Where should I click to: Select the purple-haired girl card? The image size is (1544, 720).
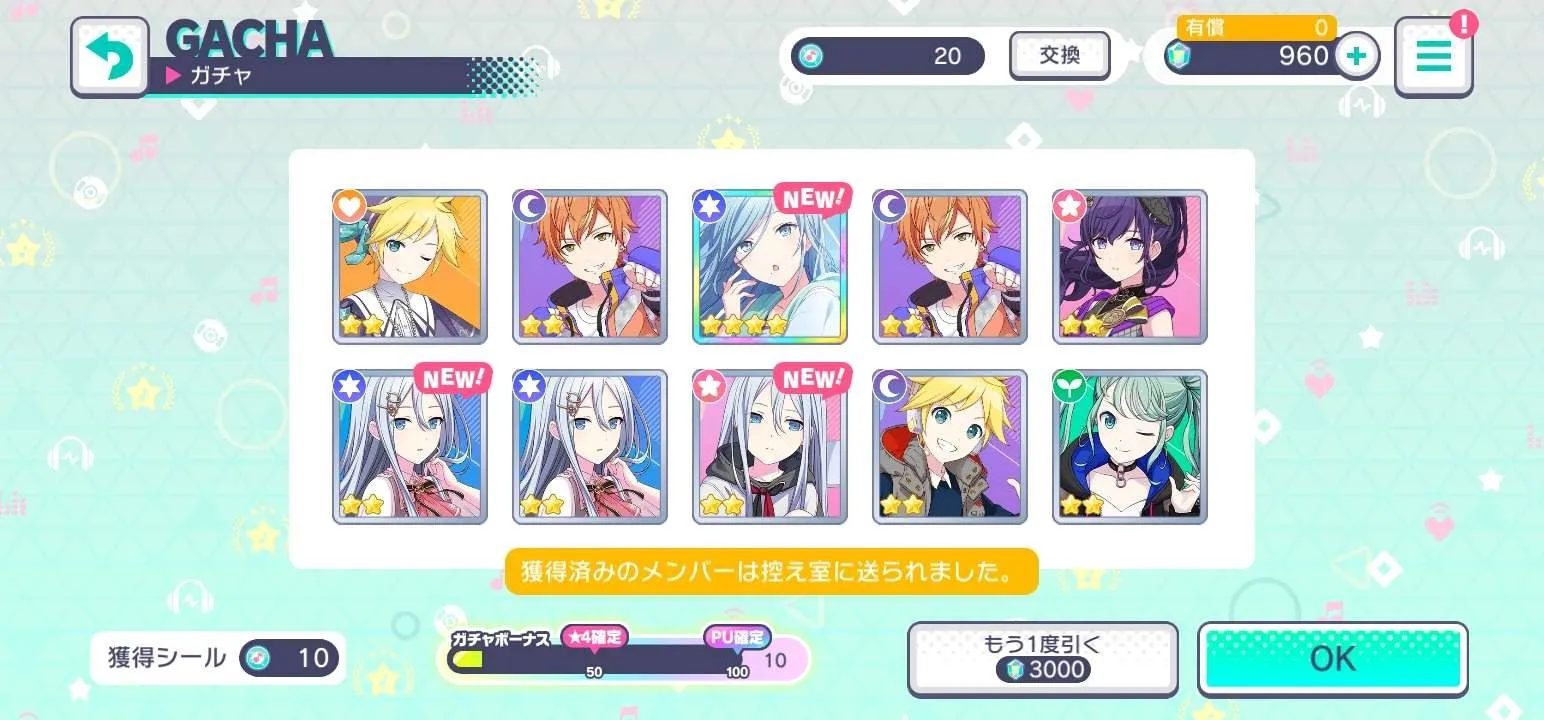[x=1130, y=266]
